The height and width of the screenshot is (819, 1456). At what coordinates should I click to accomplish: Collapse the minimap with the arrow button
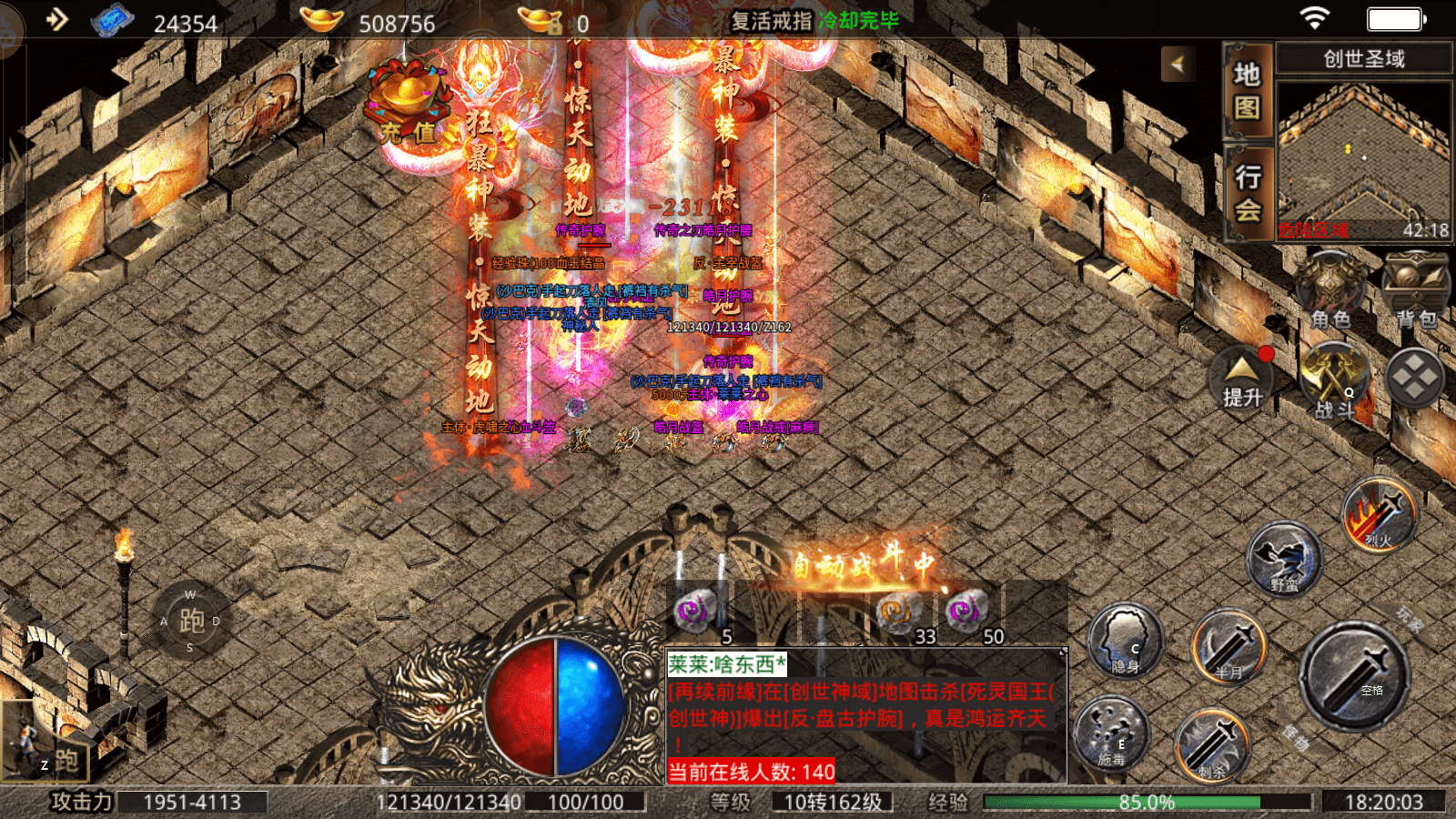coord(1178,64)
